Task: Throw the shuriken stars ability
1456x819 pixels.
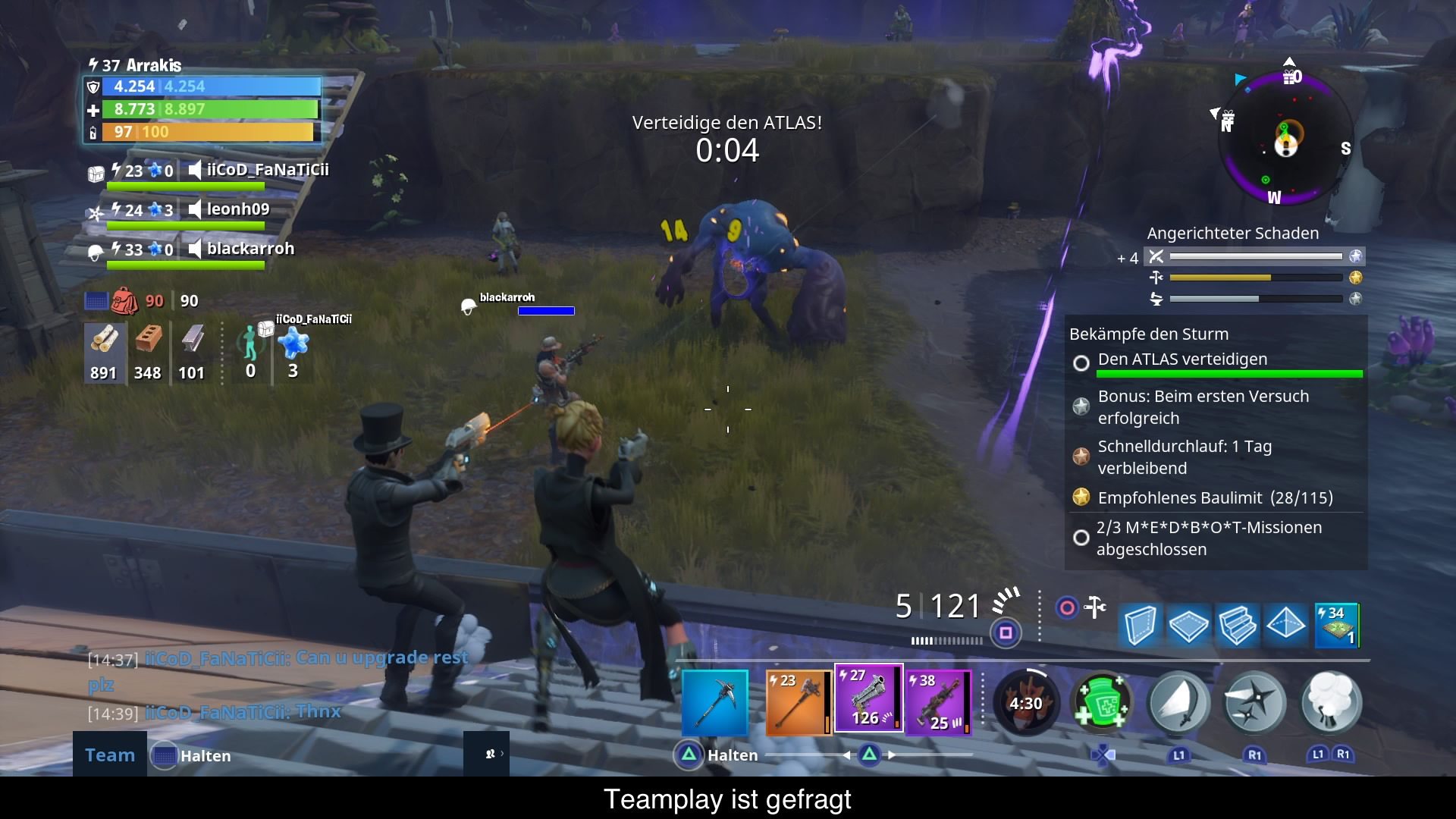Action: [x=1255, y=704]
